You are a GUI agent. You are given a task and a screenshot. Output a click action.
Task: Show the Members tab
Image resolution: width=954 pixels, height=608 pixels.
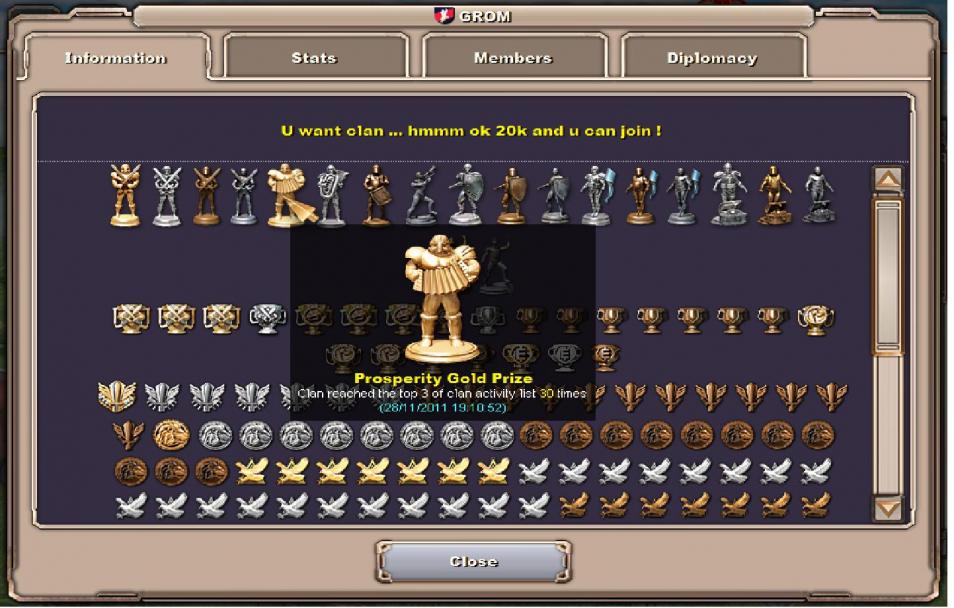512,58
